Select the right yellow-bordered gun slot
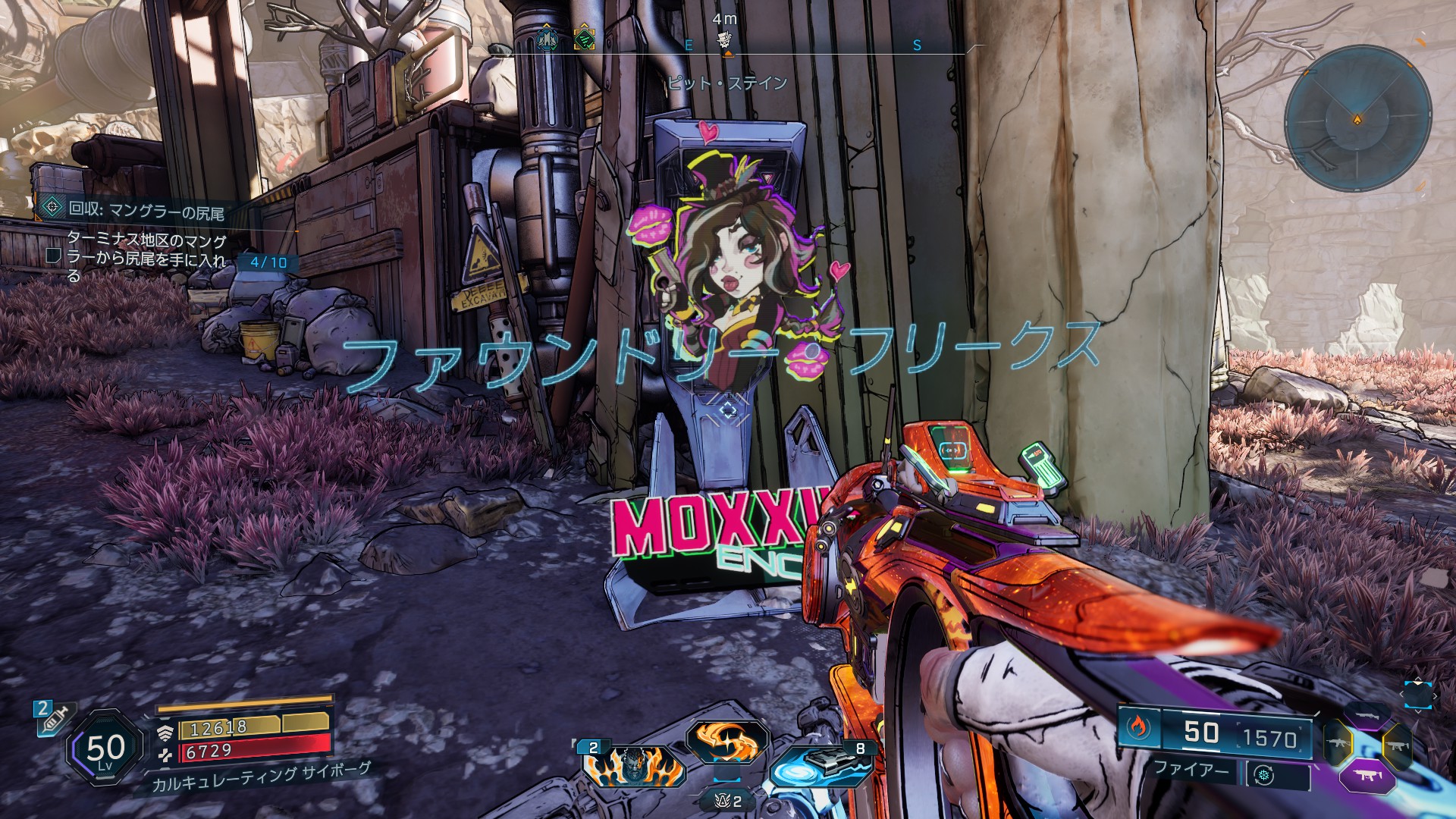This screenshot has height=819, width=1456. [1397, 745]
